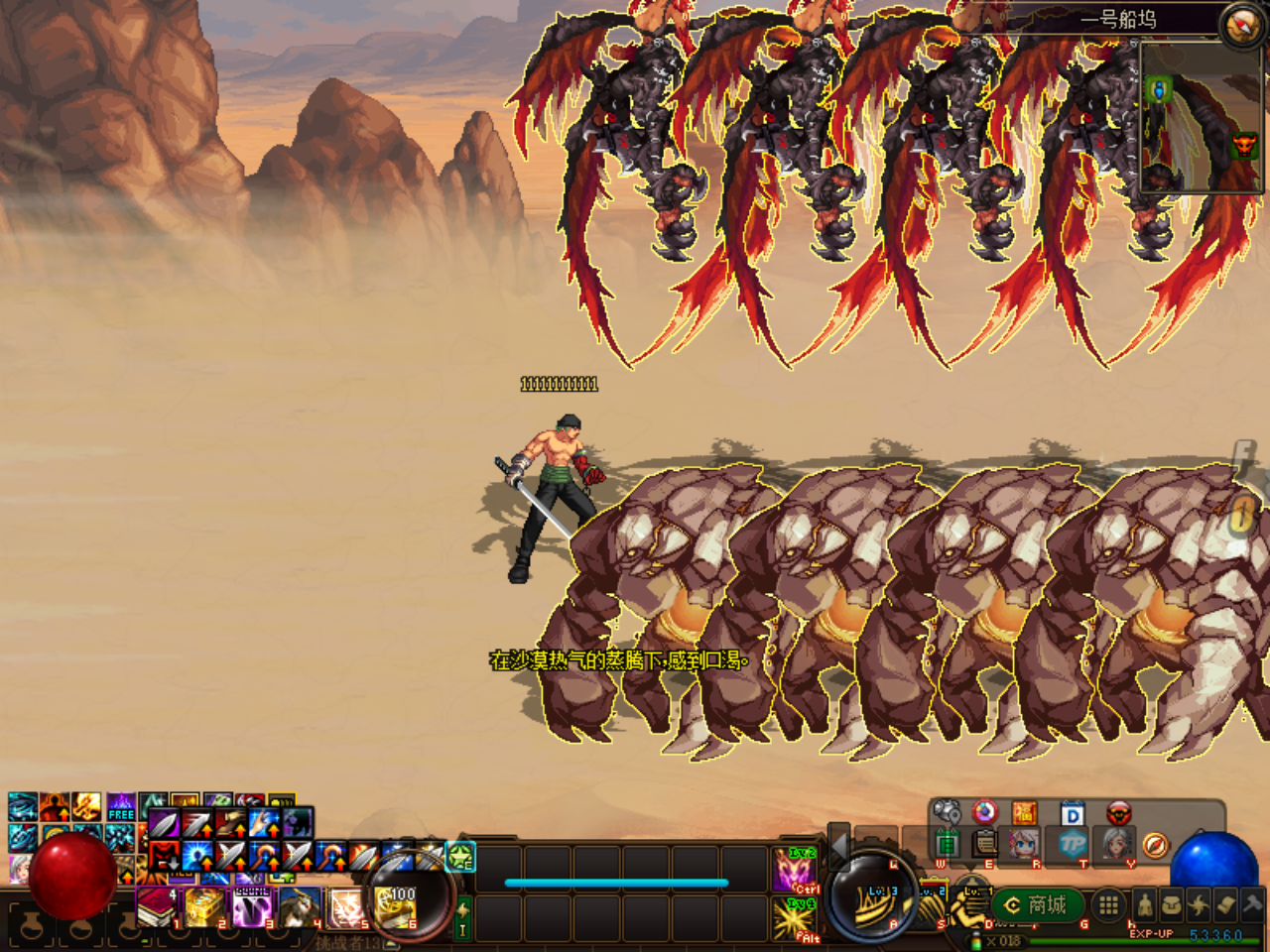Open the clipboard quest list icon

[984, 844]
